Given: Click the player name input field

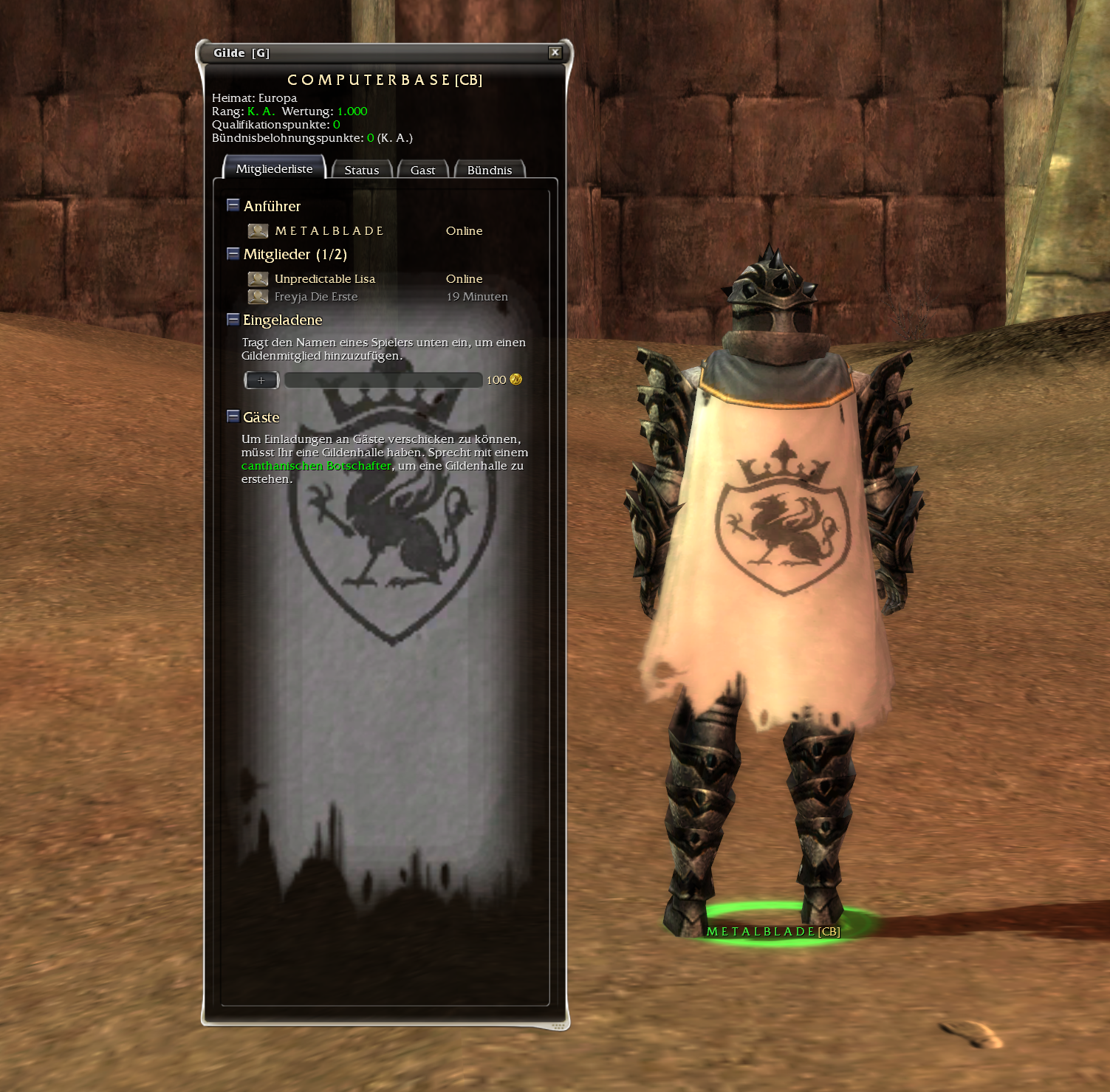Looking at the screenshot, I should 384,380.
